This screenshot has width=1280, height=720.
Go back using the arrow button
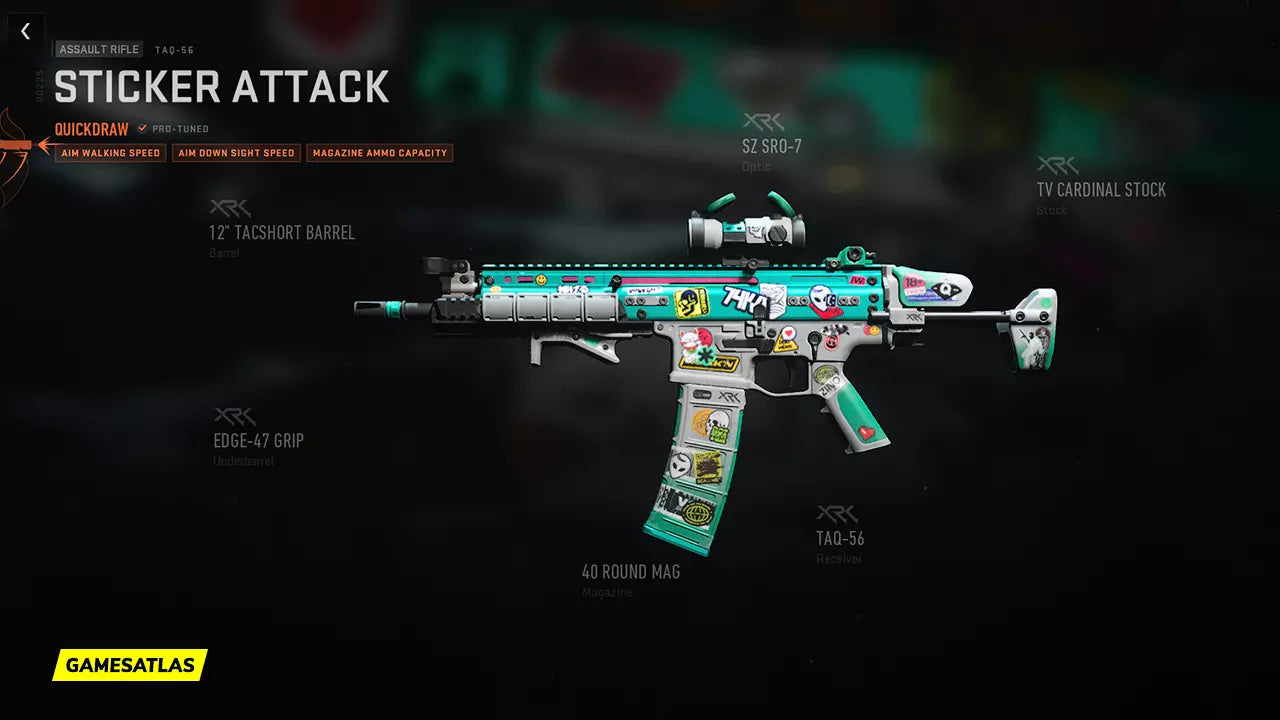tap(25, 31)
